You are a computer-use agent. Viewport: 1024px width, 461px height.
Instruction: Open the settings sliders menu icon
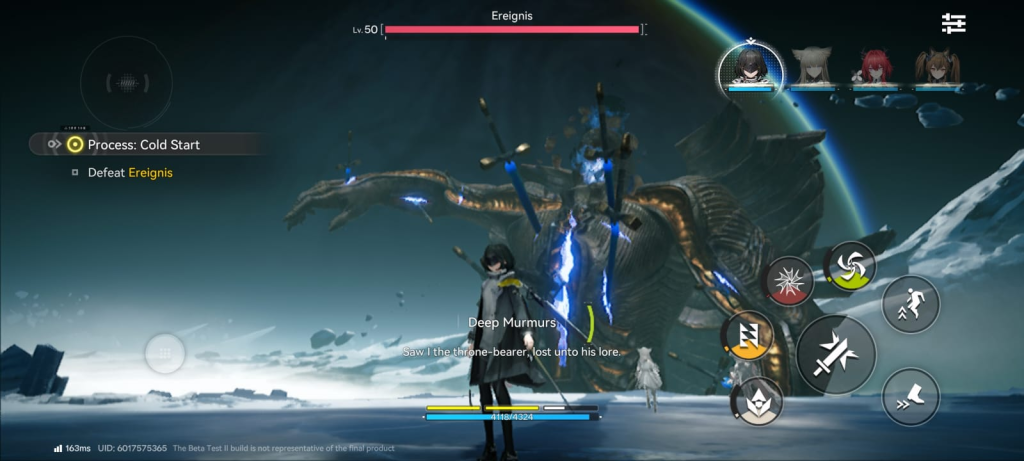point(953,24)
